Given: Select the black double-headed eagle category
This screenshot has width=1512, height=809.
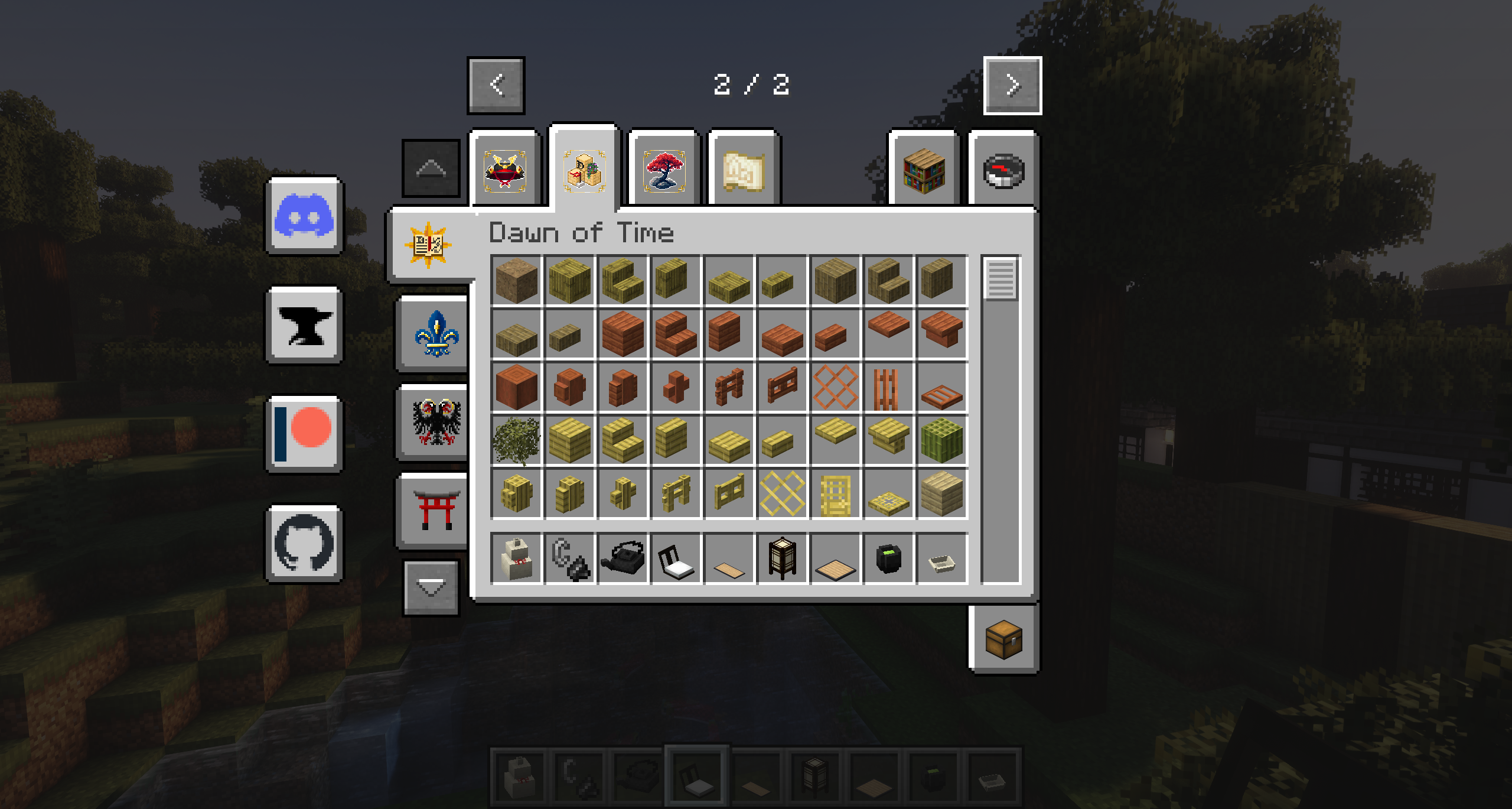Looking at the screenshot, I should (436, 422).
